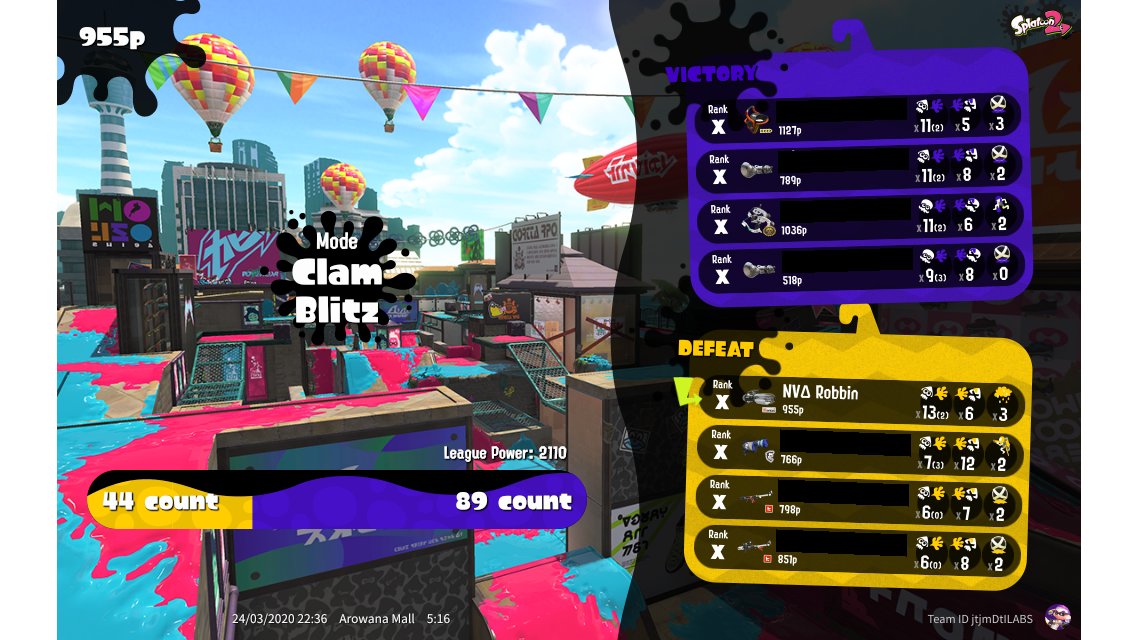Viewport: 1138px width, 640px height.
Task: Choose the victory player row showing 1036p
Action: tap(860, 216)
